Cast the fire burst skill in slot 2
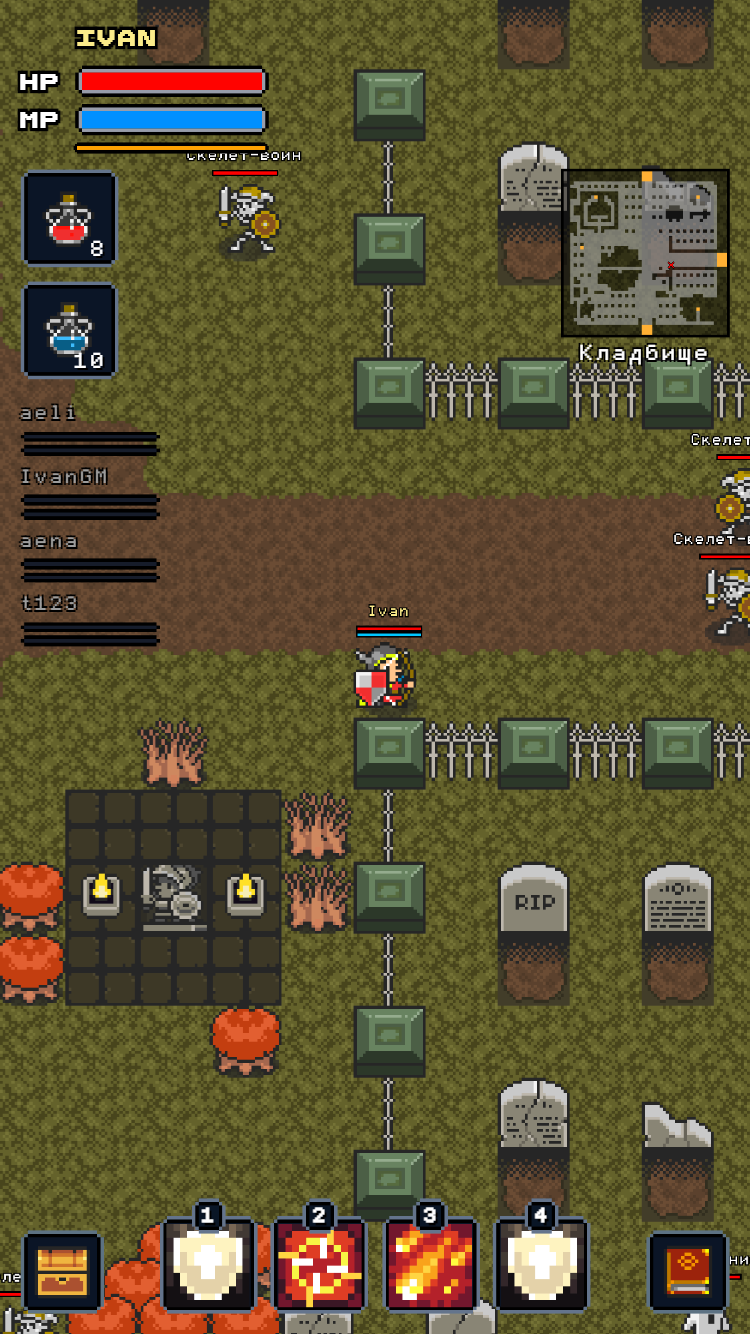The width and height of the screenshot is (750, 1334). (319, 1265)
